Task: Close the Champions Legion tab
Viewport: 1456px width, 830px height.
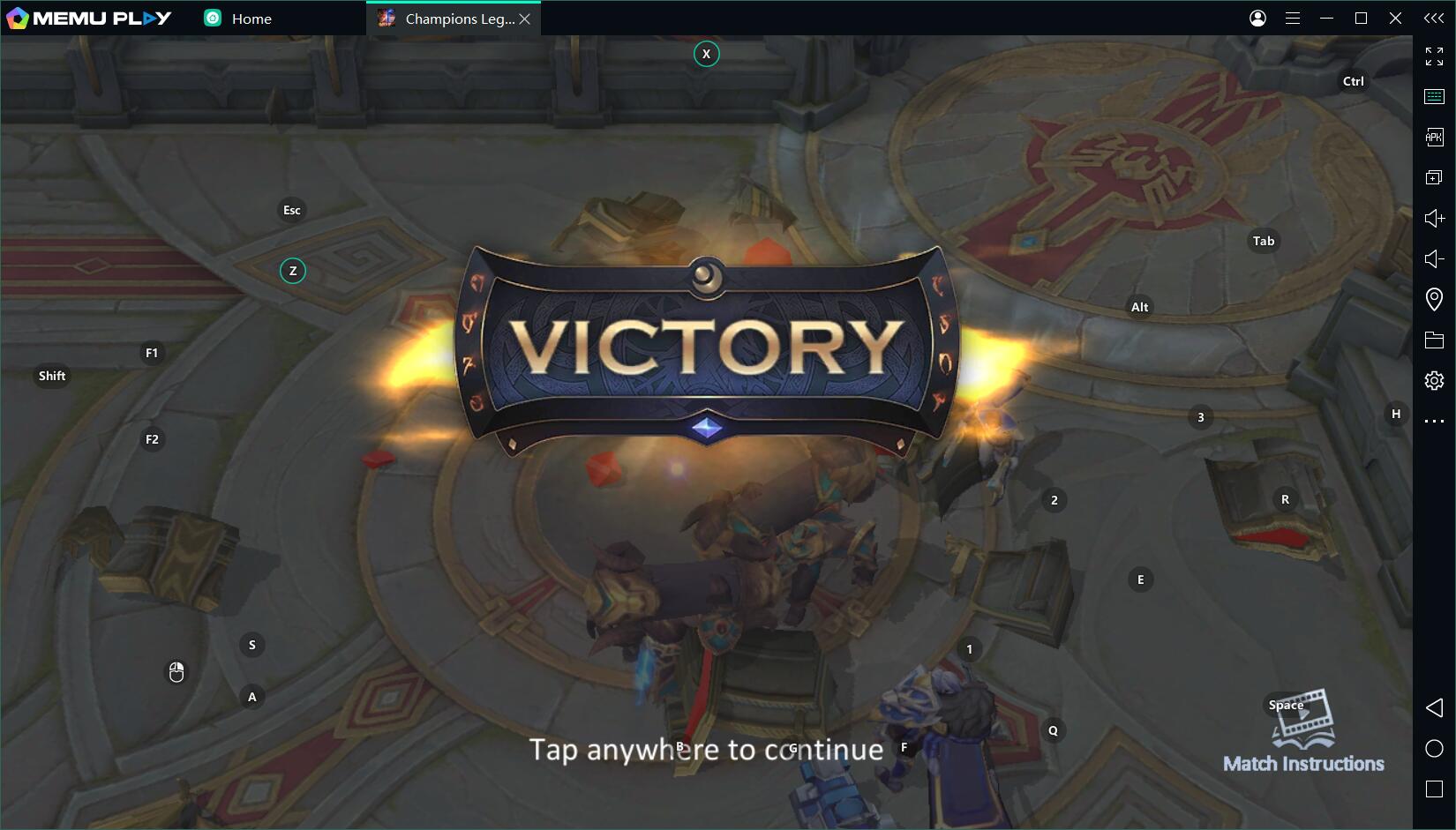Action: [x=525, y=19]
